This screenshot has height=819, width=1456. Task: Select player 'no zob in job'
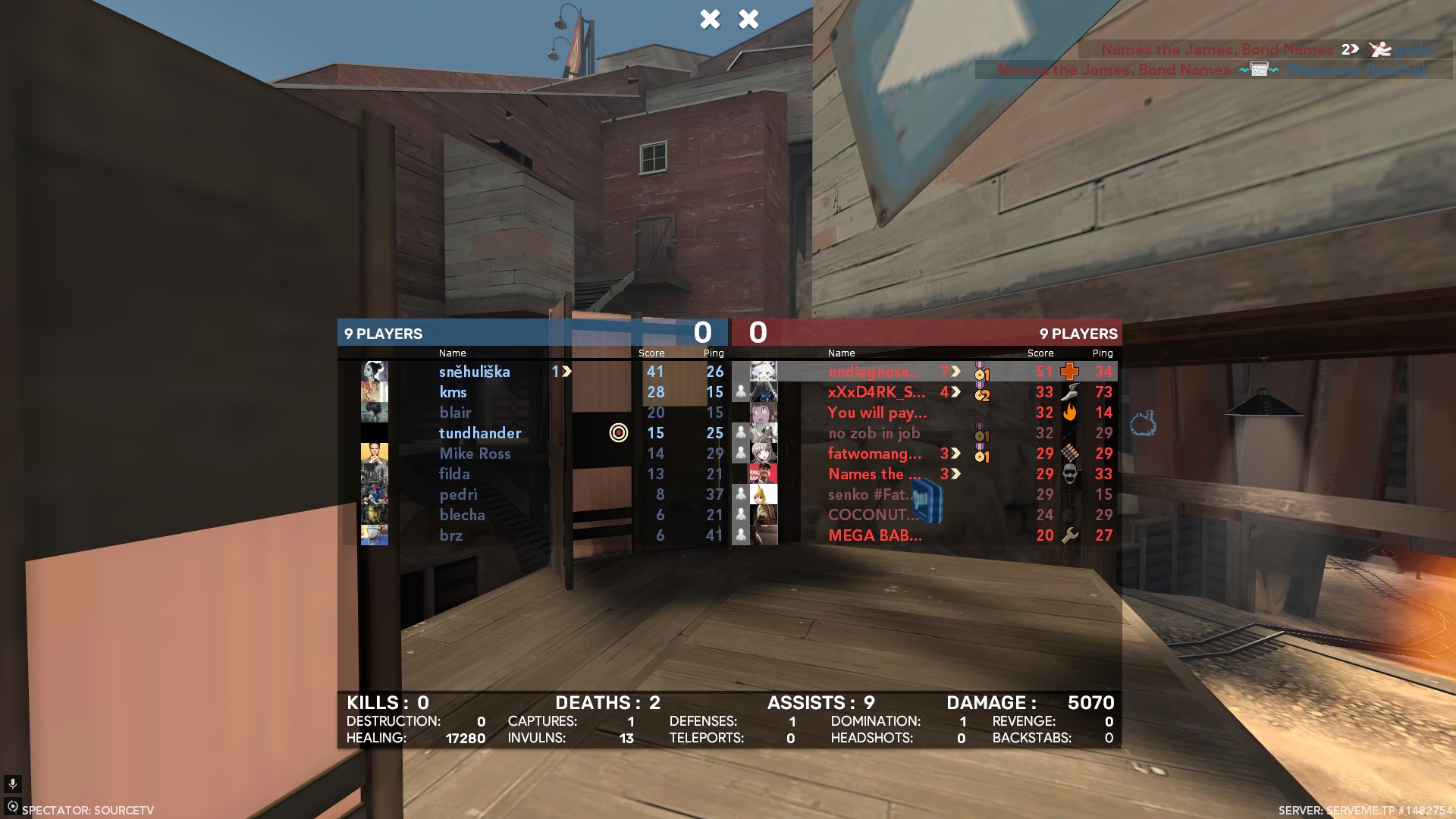point(874,433)
